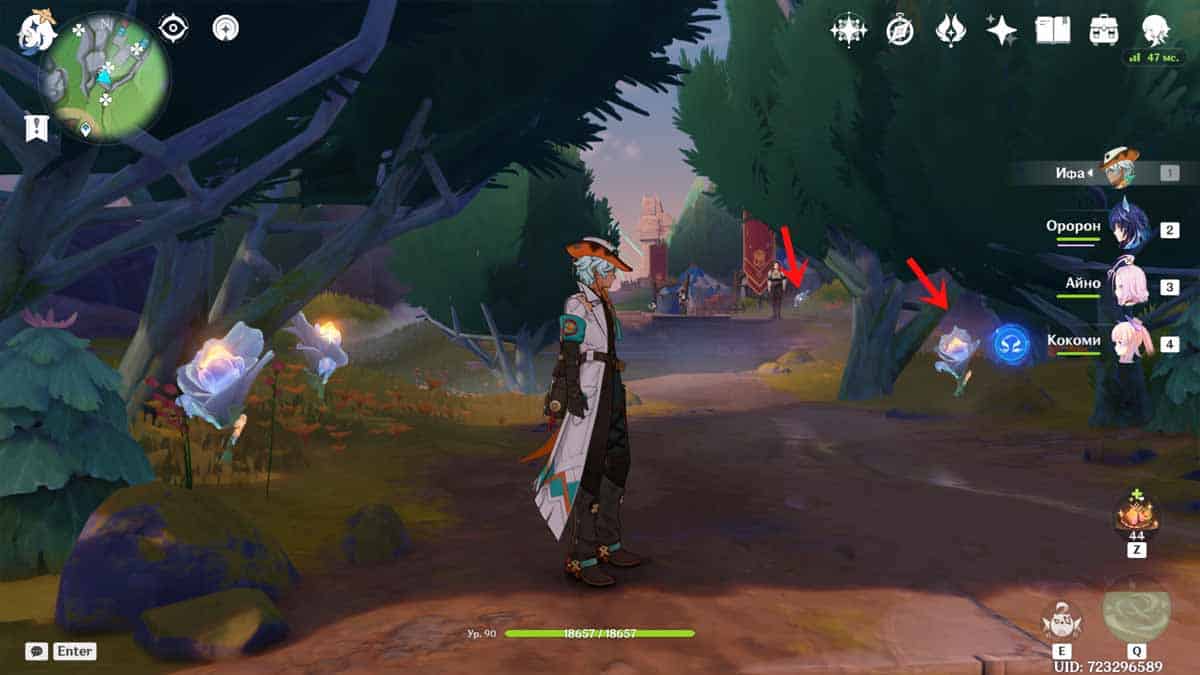Activate Ифа's elemental skill icon

tap(1061, 622)
